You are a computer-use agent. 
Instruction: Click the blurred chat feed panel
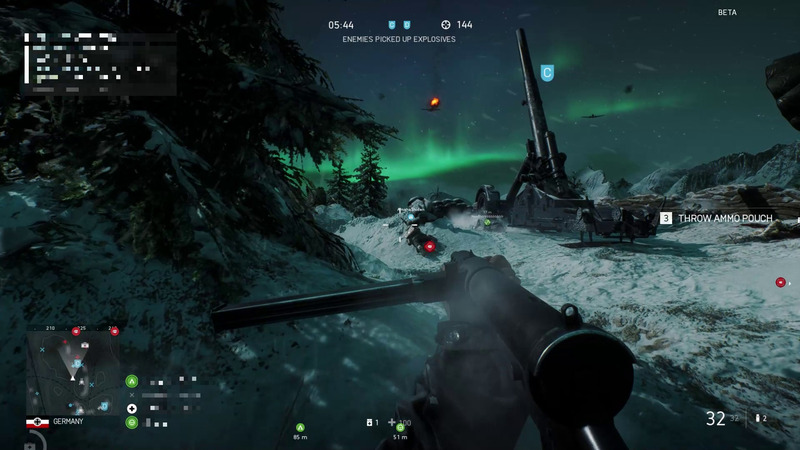click(x=100, y=62)
